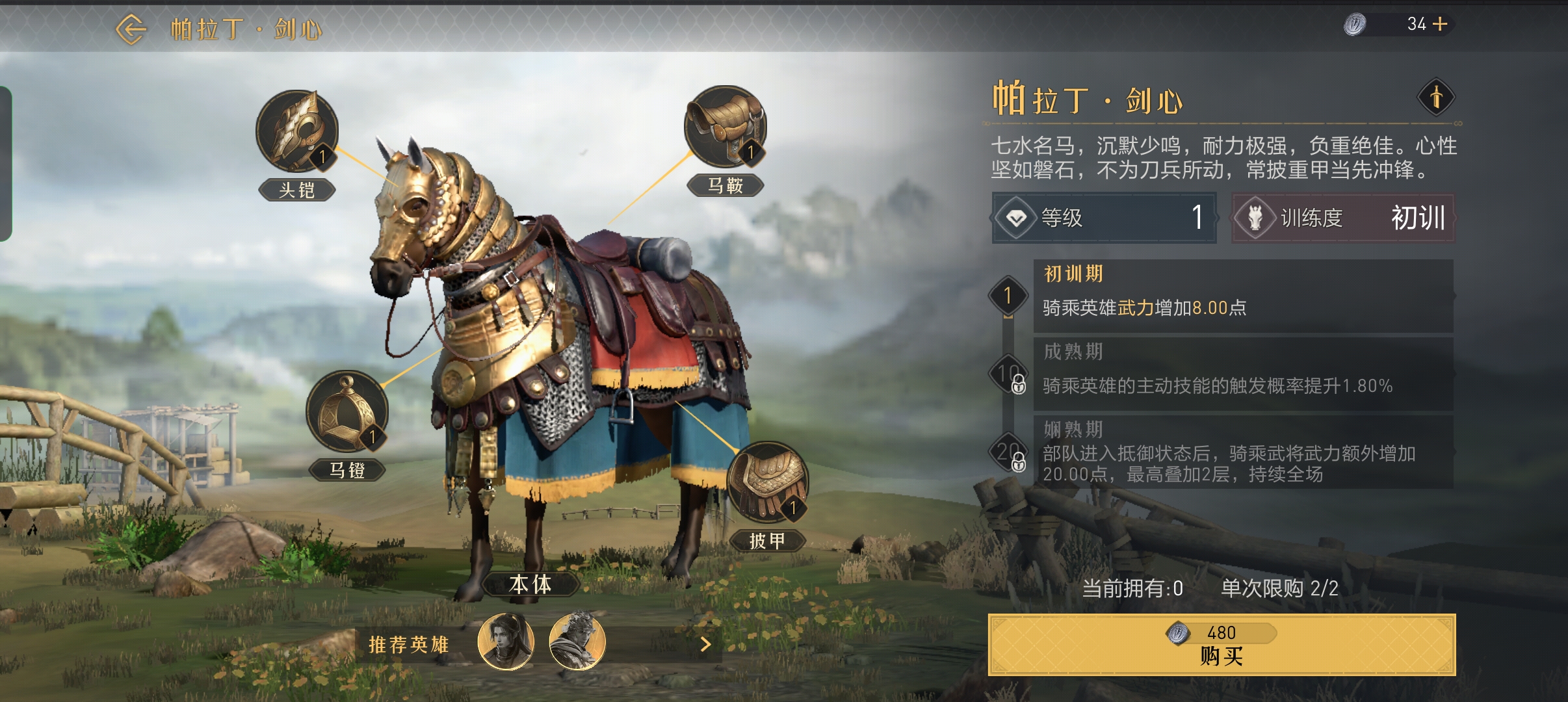Open the side drawer tab on left edge

point(6,163)
